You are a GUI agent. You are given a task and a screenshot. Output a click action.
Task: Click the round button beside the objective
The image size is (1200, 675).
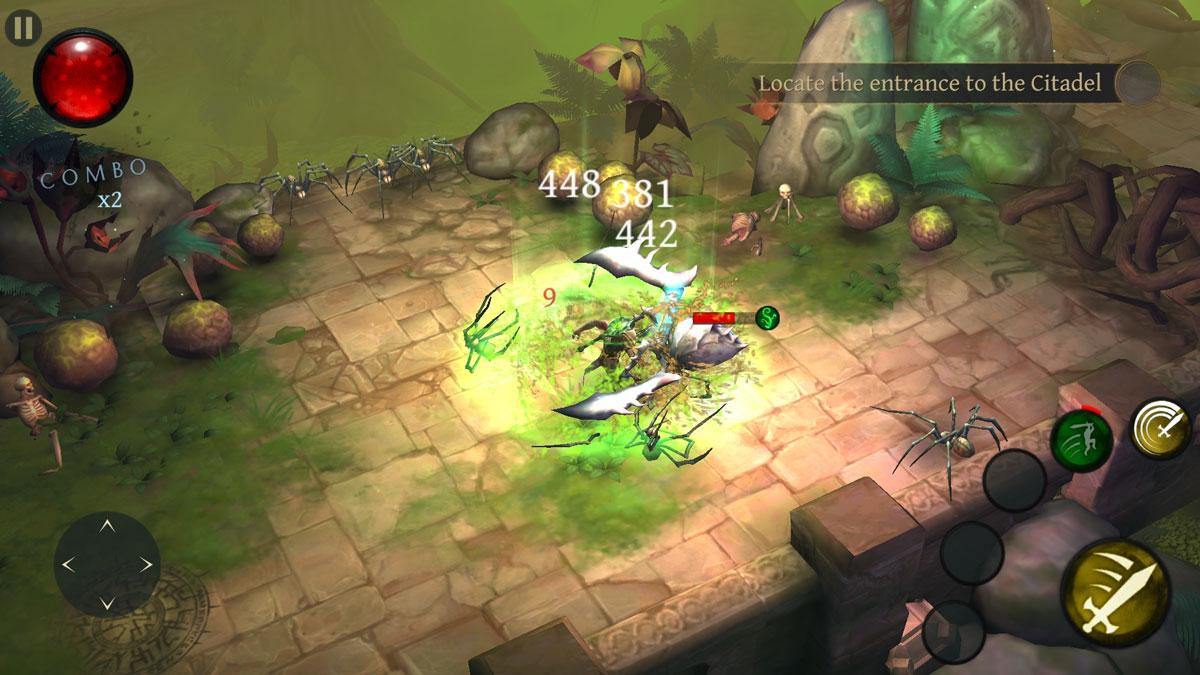point(1138,83)
